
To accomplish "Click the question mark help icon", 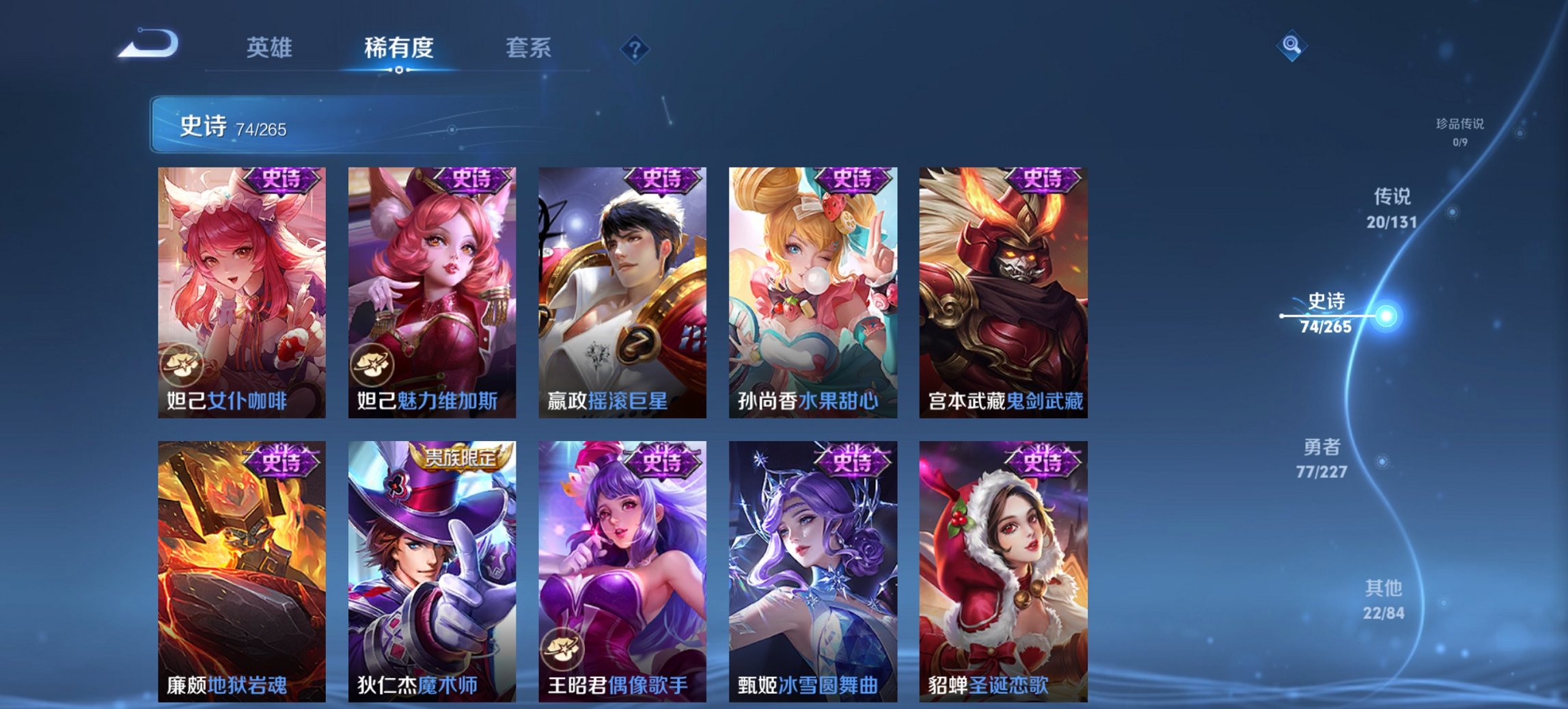I will [634, 49].
